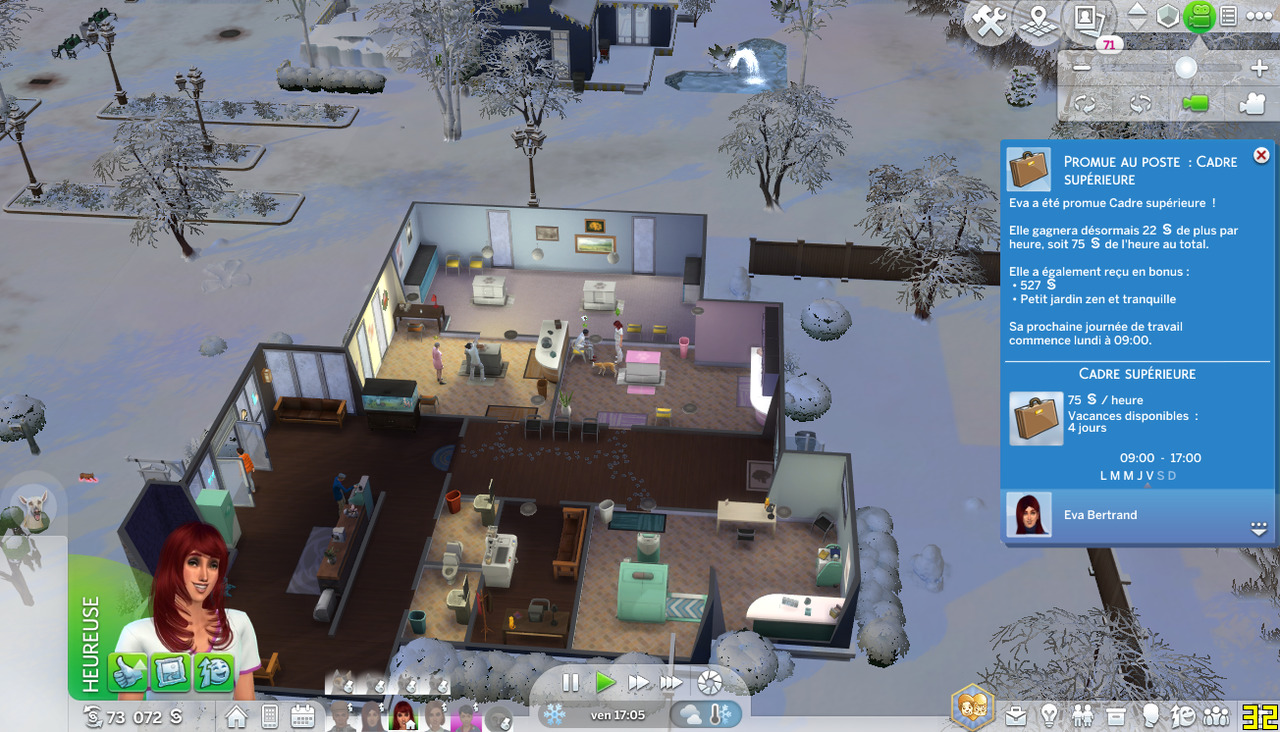Set game speed to normal play

pos(605,683)
